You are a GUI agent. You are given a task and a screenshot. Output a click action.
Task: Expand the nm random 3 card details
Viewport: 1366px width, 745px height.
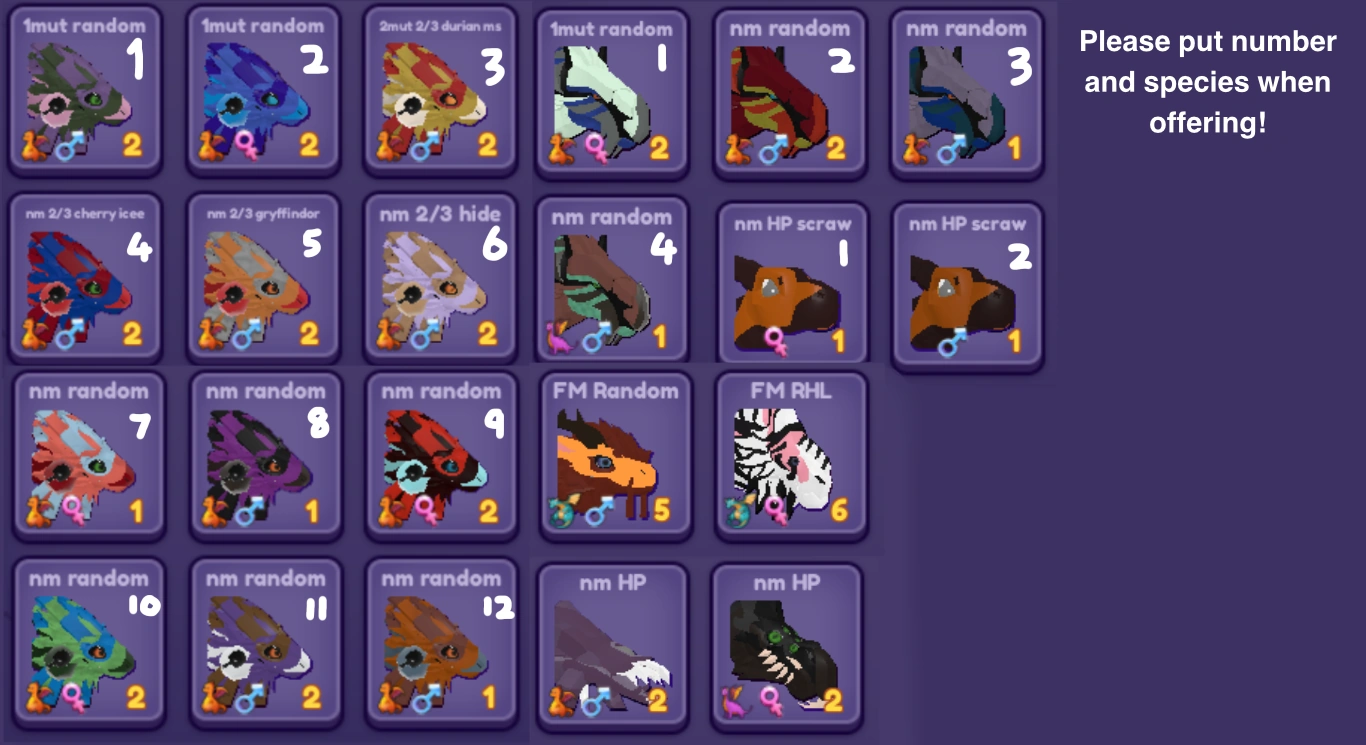coord(966,90)
